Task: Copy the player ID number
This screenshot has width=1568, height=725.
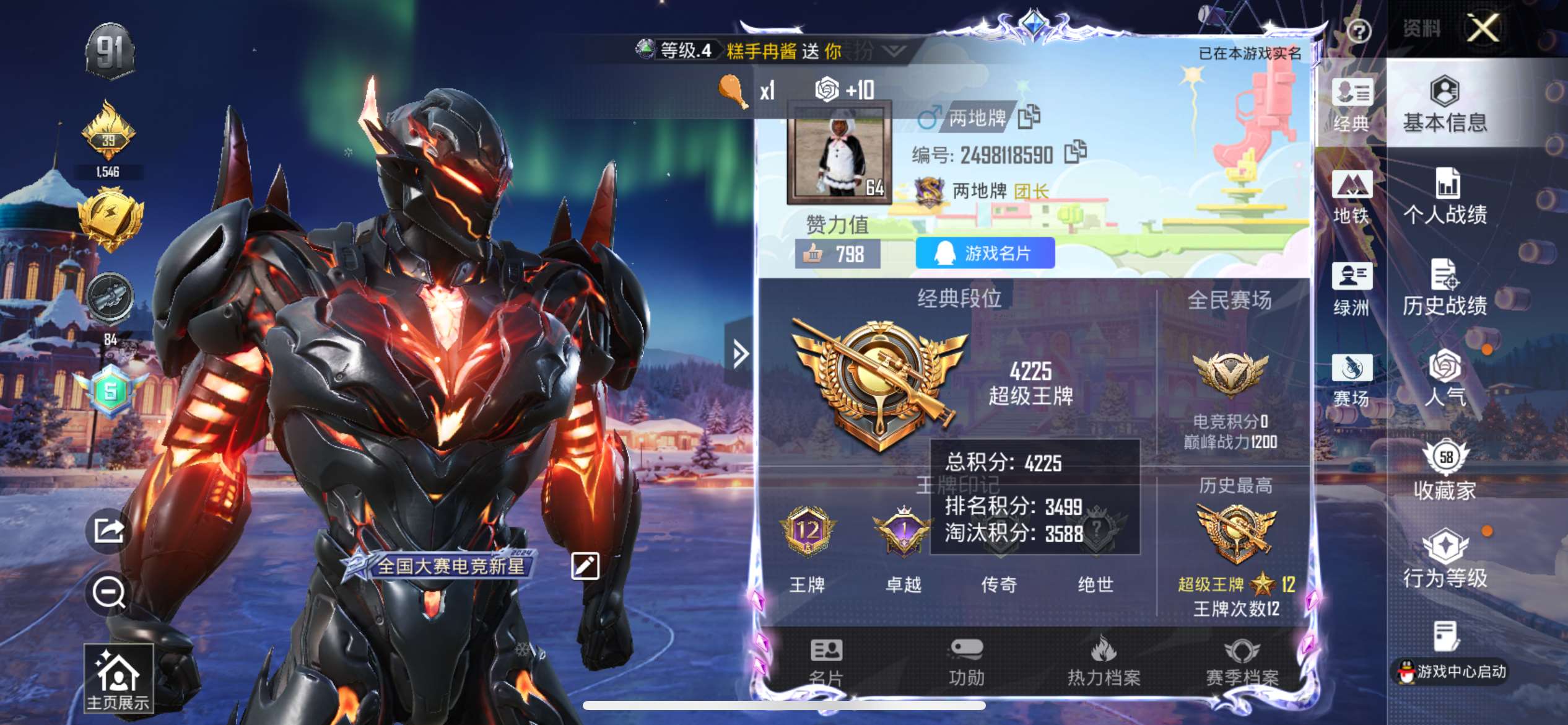Action: (x=1075, y=152)
